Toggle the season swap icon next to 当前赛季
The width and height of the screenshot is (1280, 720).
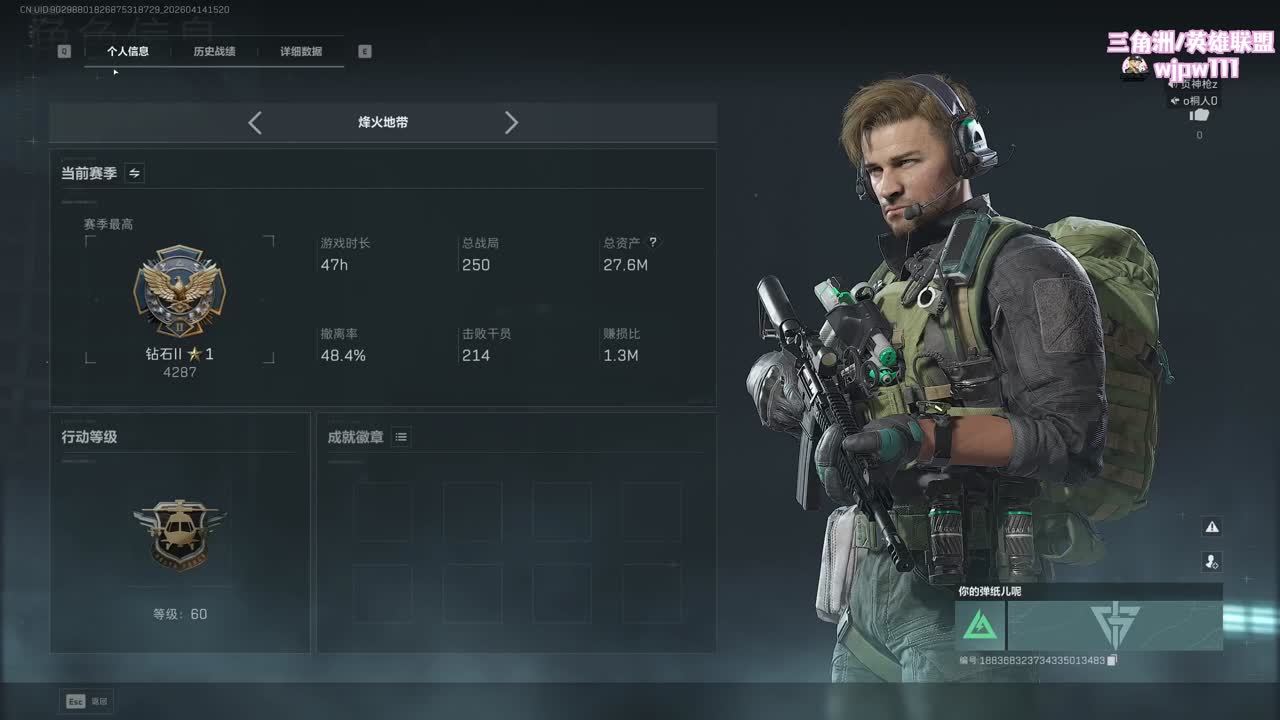tap(135, 173)
